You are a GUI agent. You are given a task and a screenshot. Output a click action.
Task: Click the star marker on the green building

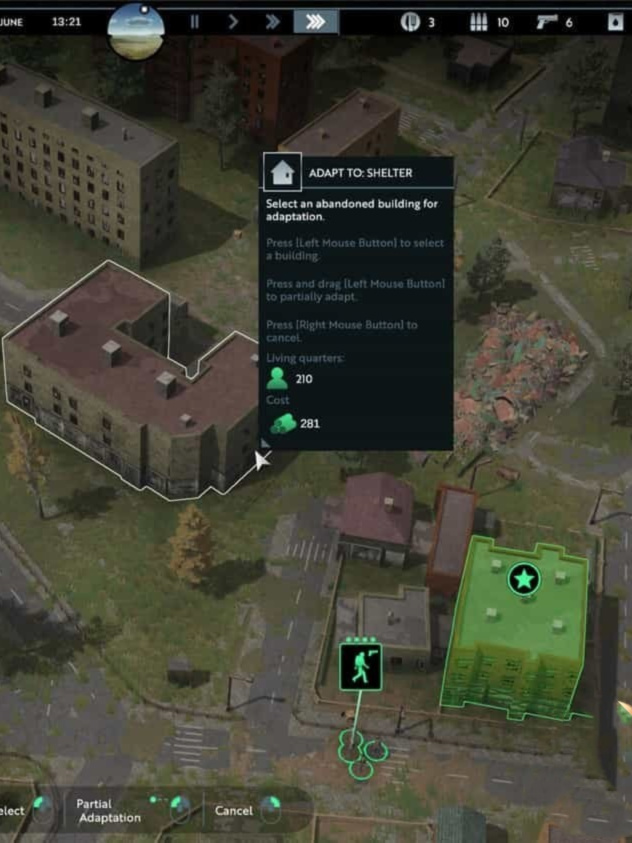point(523,578)
